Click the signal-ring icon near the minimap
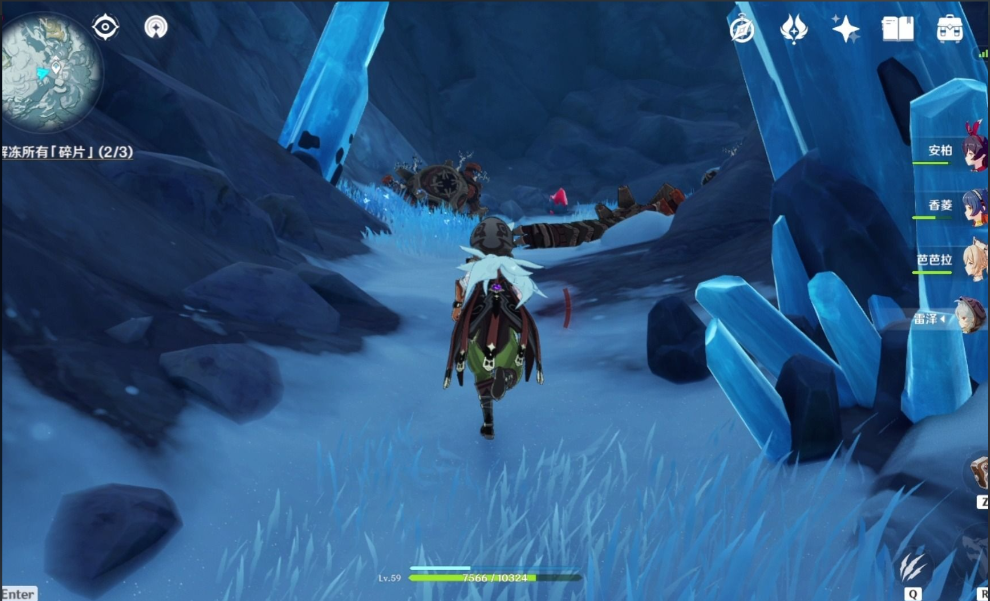This screenshot has width=990, height=601. coord(156,27)
